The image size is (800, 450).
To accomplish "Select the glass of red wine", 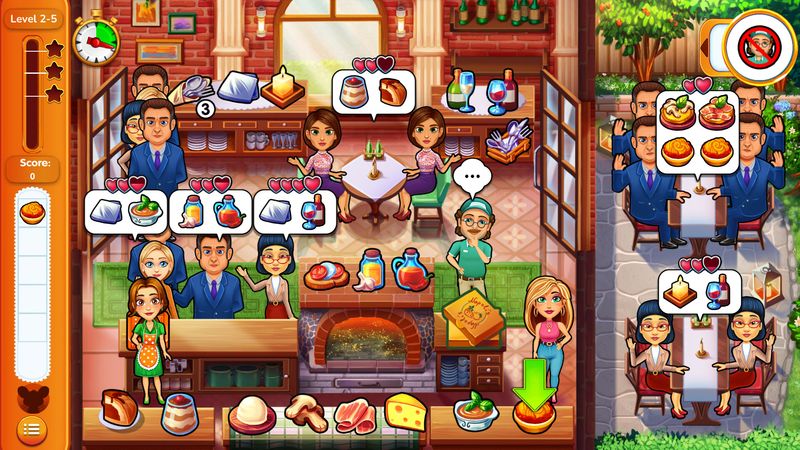I will pyautogui.click(x=497, y=96).
